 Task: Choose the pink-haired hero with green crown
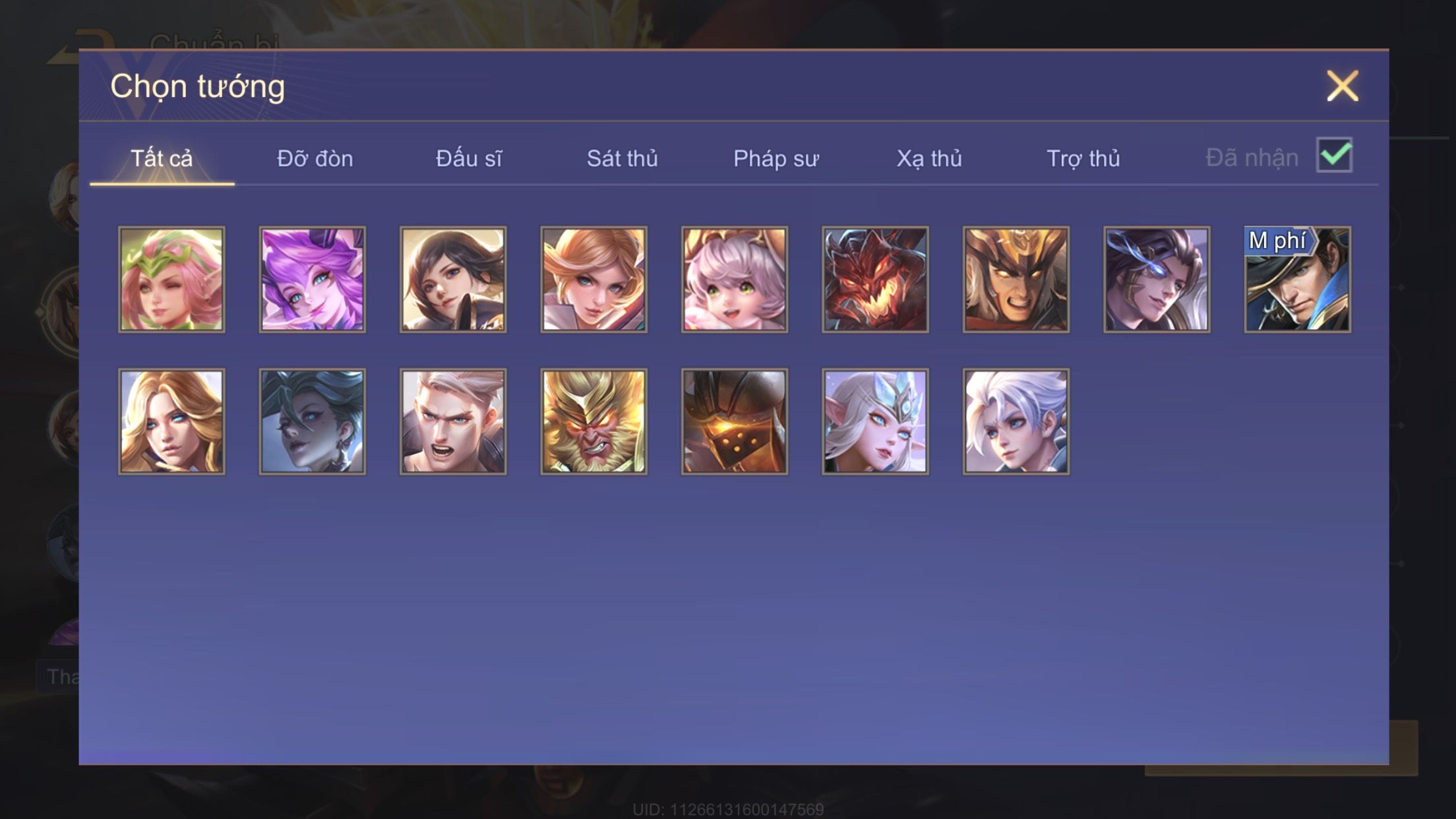[x=171, y=280]
